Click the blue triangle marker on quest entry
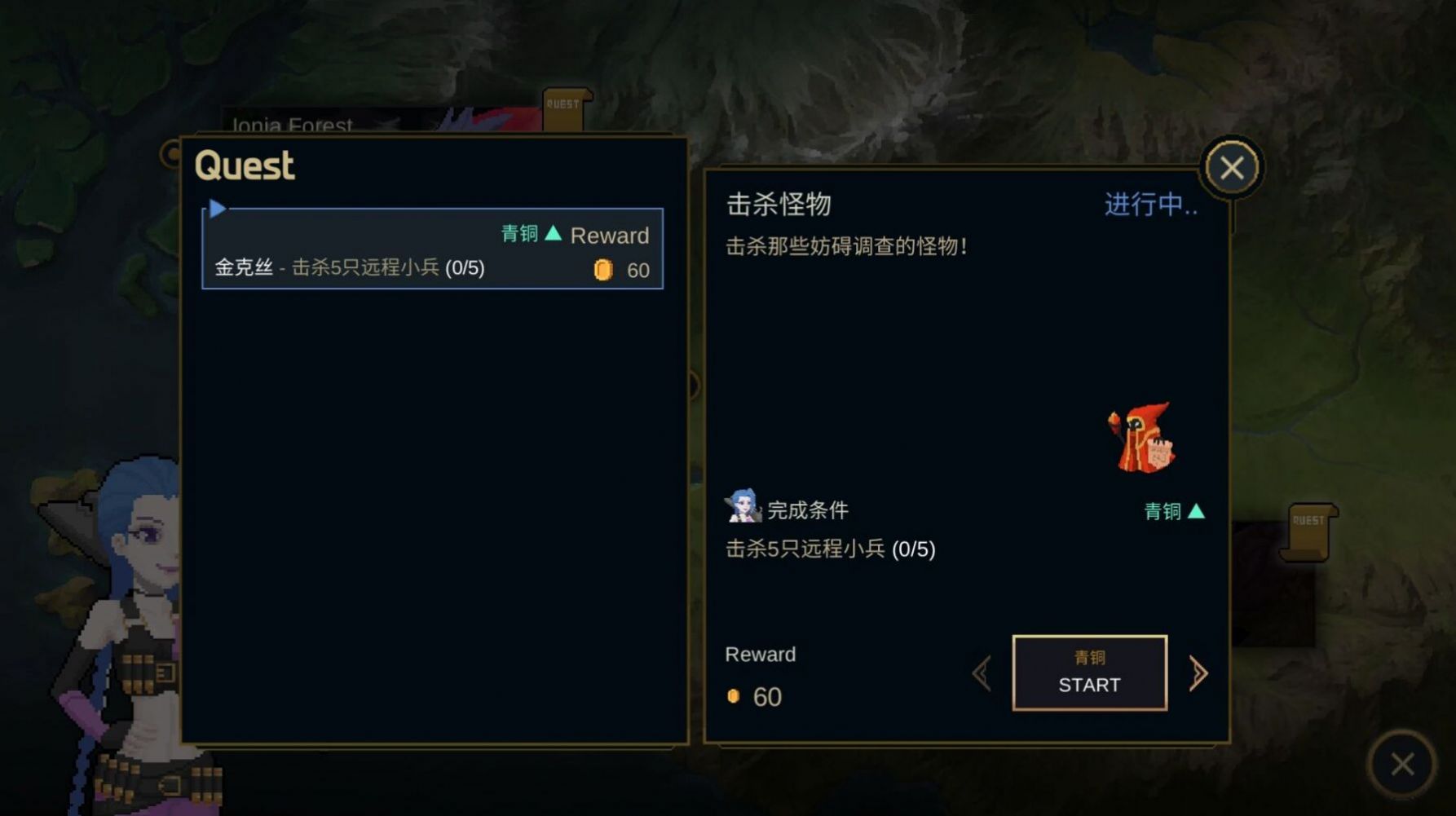1456x816 pixels. pyautogui.click(x=217, y=209)
